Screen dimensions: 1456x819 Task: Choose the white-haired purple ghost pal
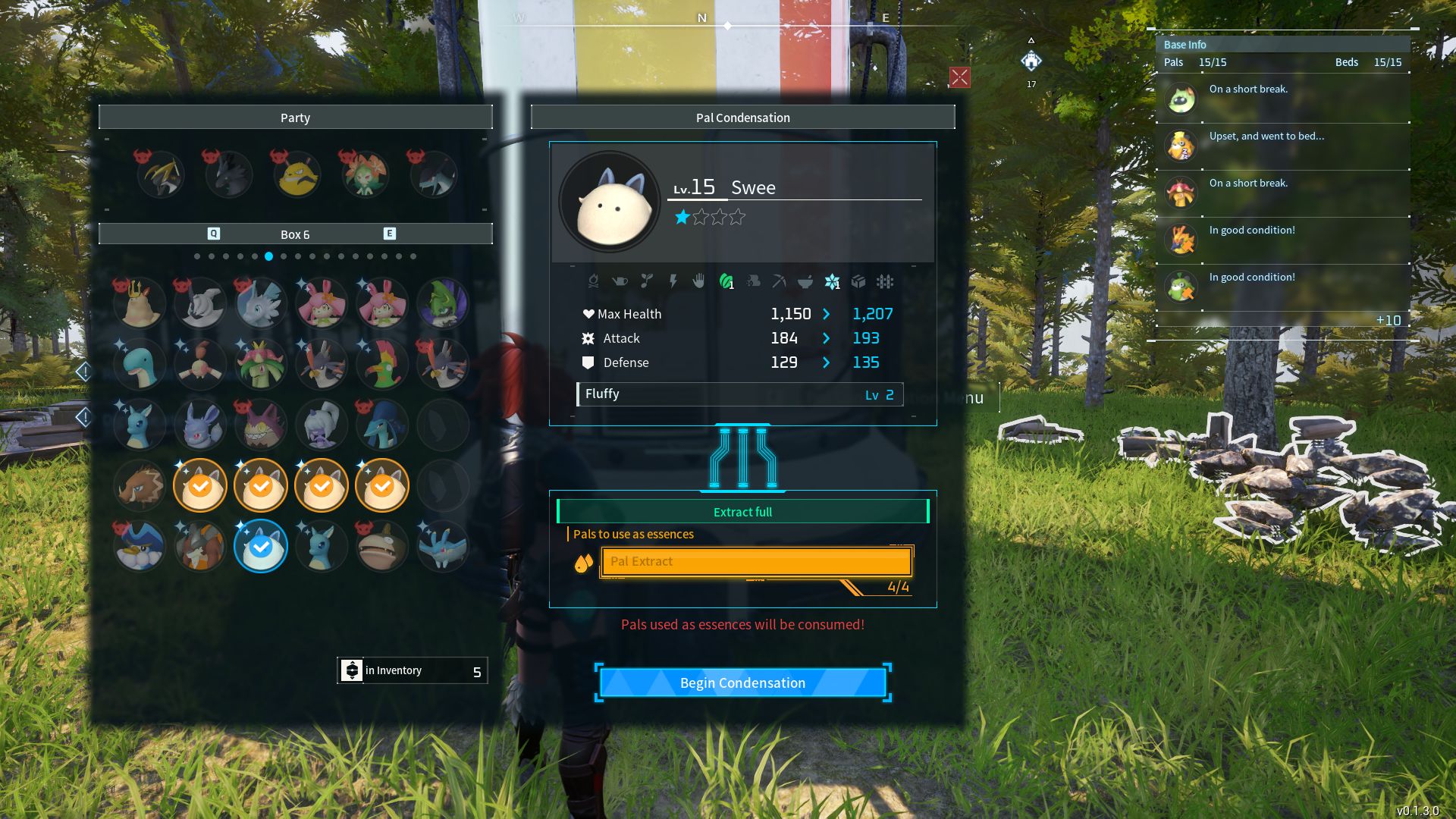(x=322, y=425)
